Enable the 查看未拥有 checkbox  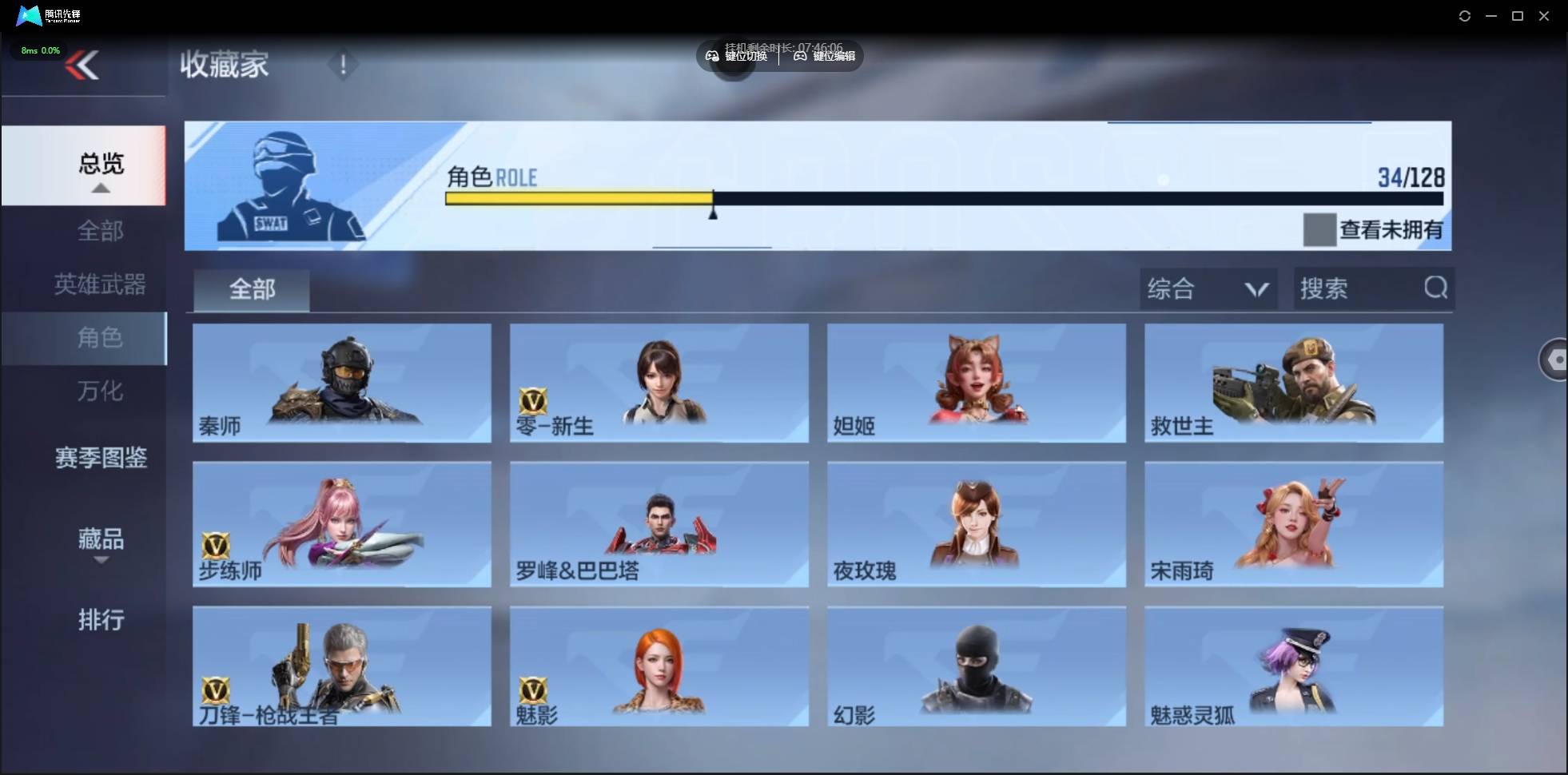1320,230
